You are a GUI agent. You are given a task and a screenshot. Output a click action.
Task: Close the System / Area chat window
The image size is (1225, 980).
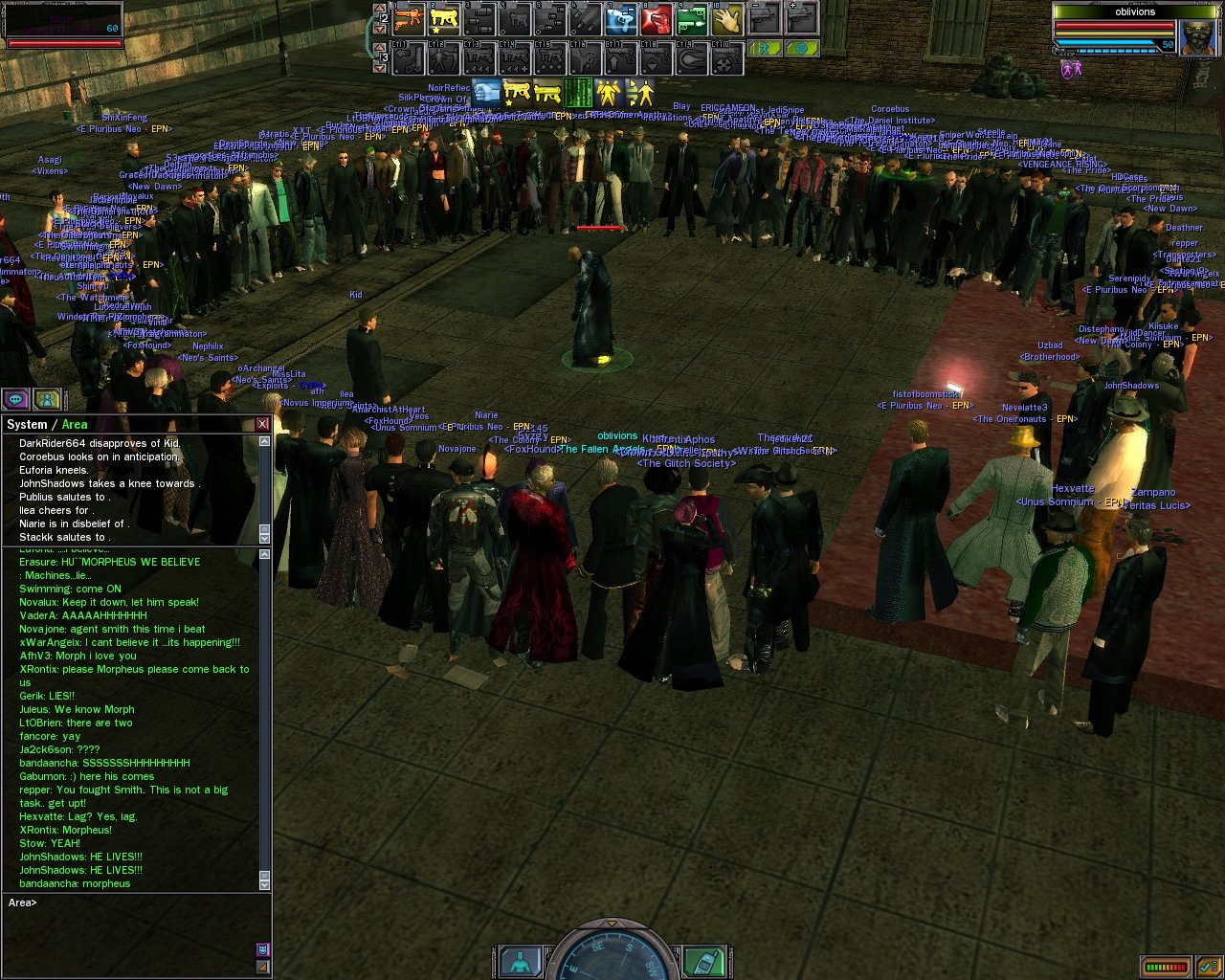pyautogui.click(x=262, y=424)
